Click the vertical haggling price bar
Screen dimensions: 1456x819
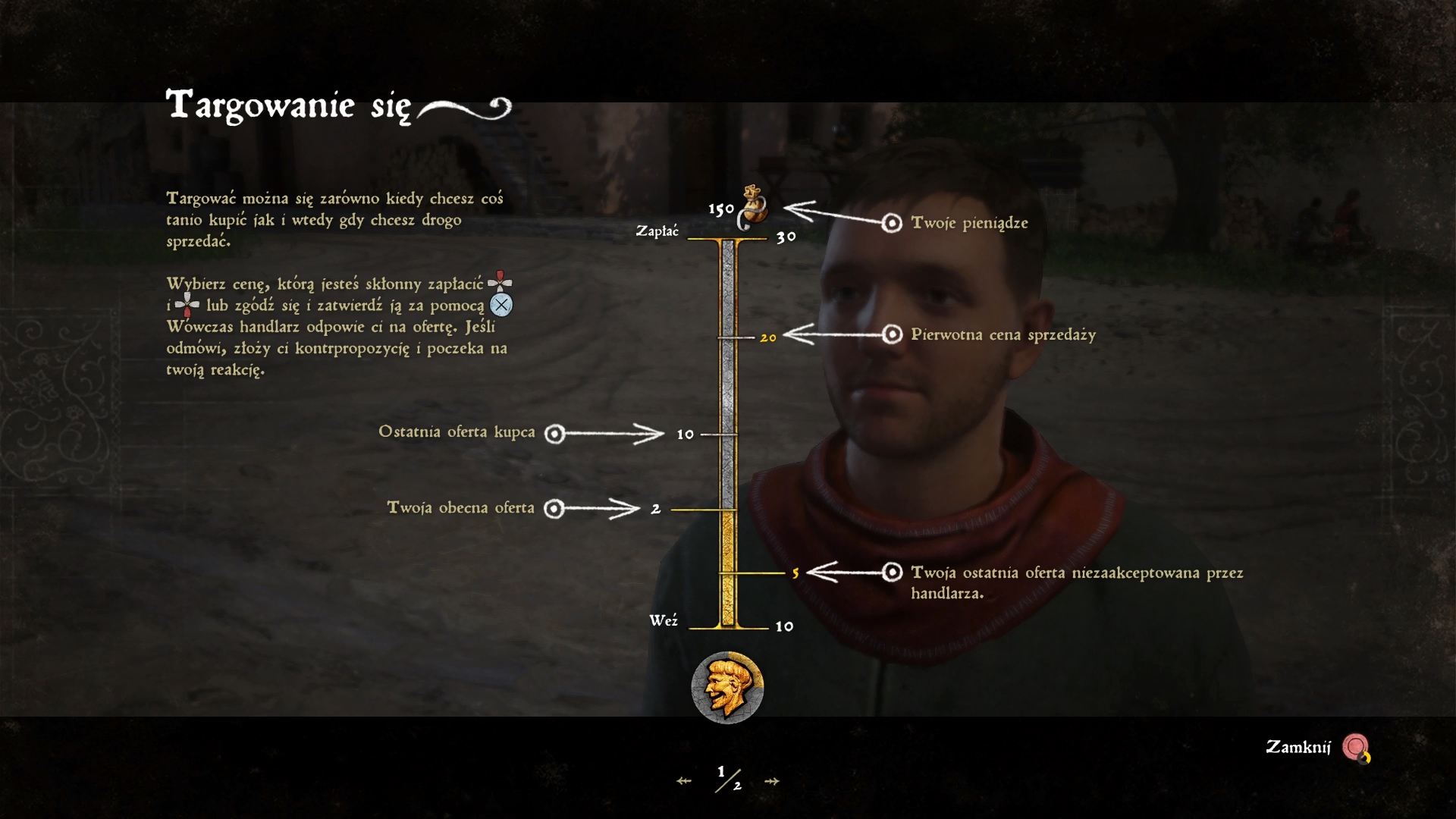coord(728,433)
